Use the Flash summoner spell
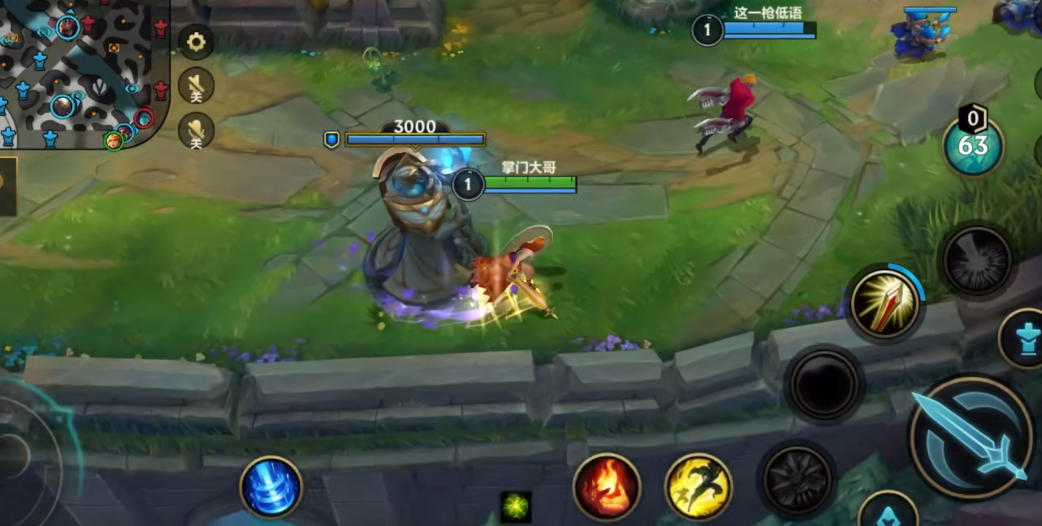This screenshot has height=526, width=1042. (698, 487)
